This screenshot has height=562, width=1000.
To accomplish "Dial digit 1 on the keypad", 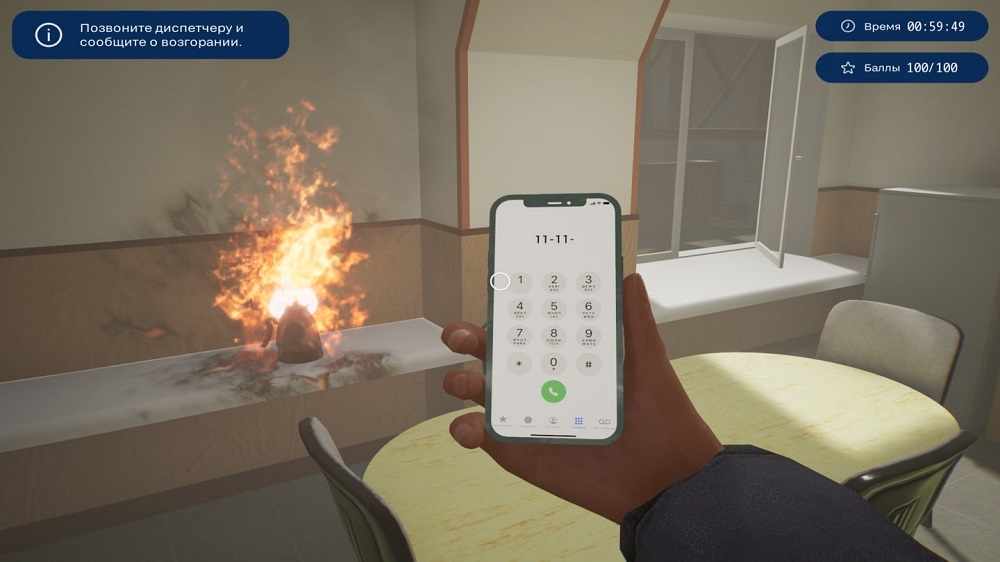I will point(520,282).
